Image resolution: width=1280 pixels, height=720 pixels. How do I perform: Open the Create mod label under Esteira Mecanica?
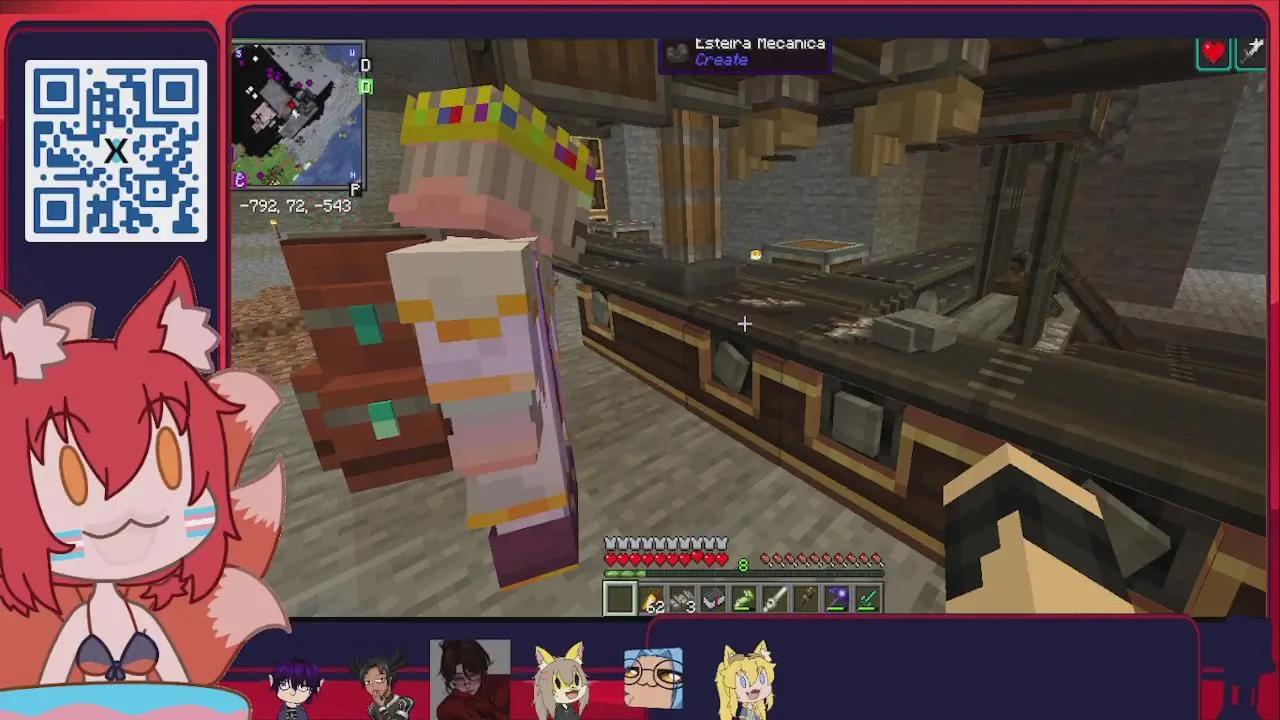pos(722,59)
